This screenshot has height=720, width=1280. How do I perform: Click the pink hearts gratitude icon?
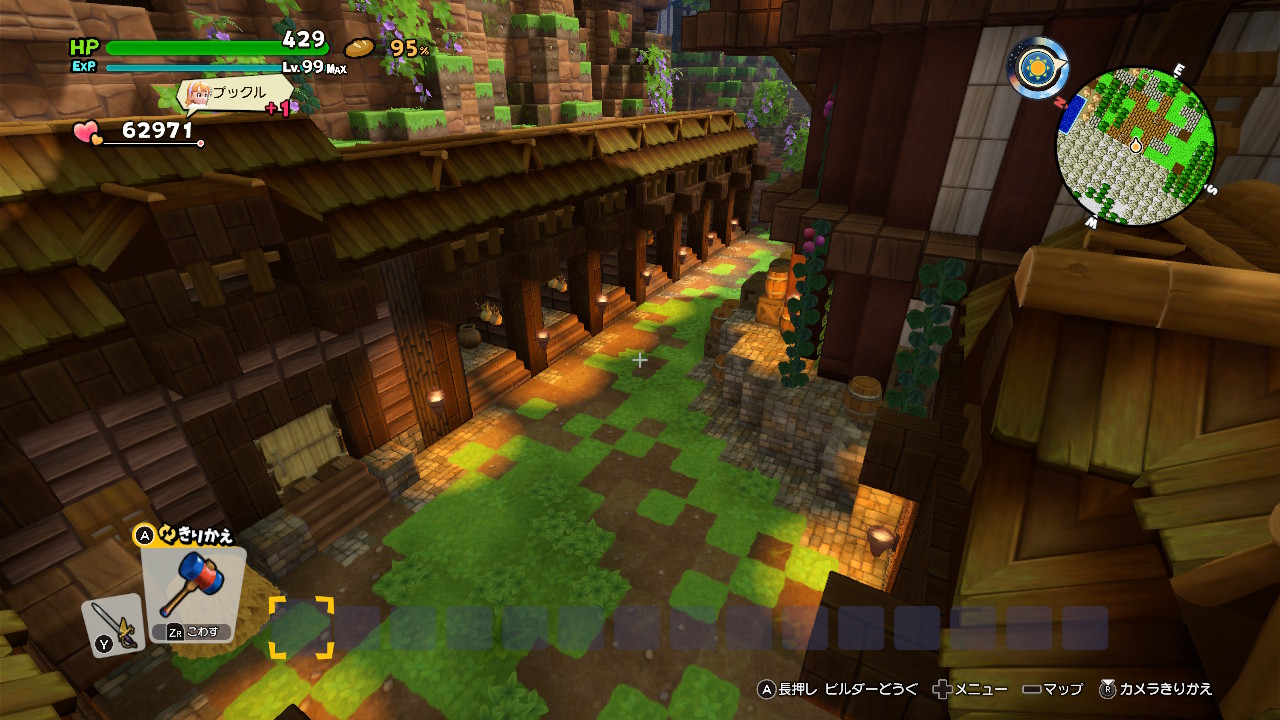point(88,132)
